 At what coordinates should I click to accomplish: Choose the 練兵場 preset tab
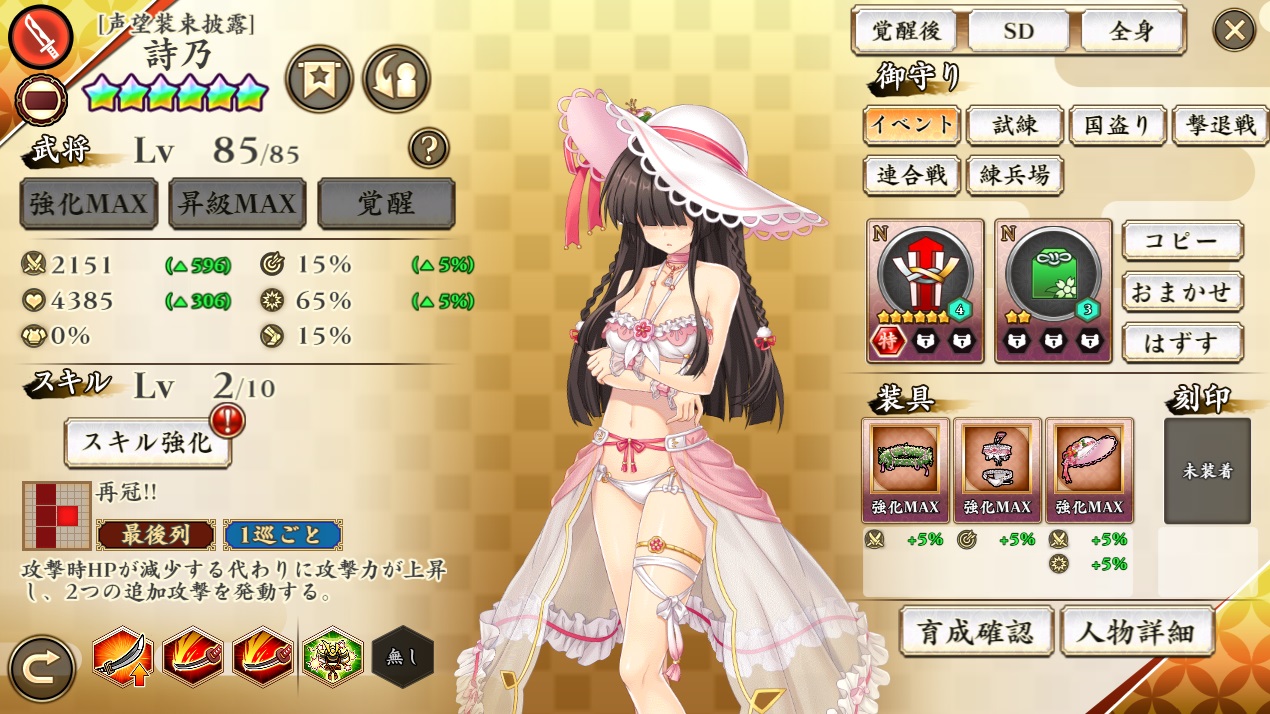coord(1014,175)
